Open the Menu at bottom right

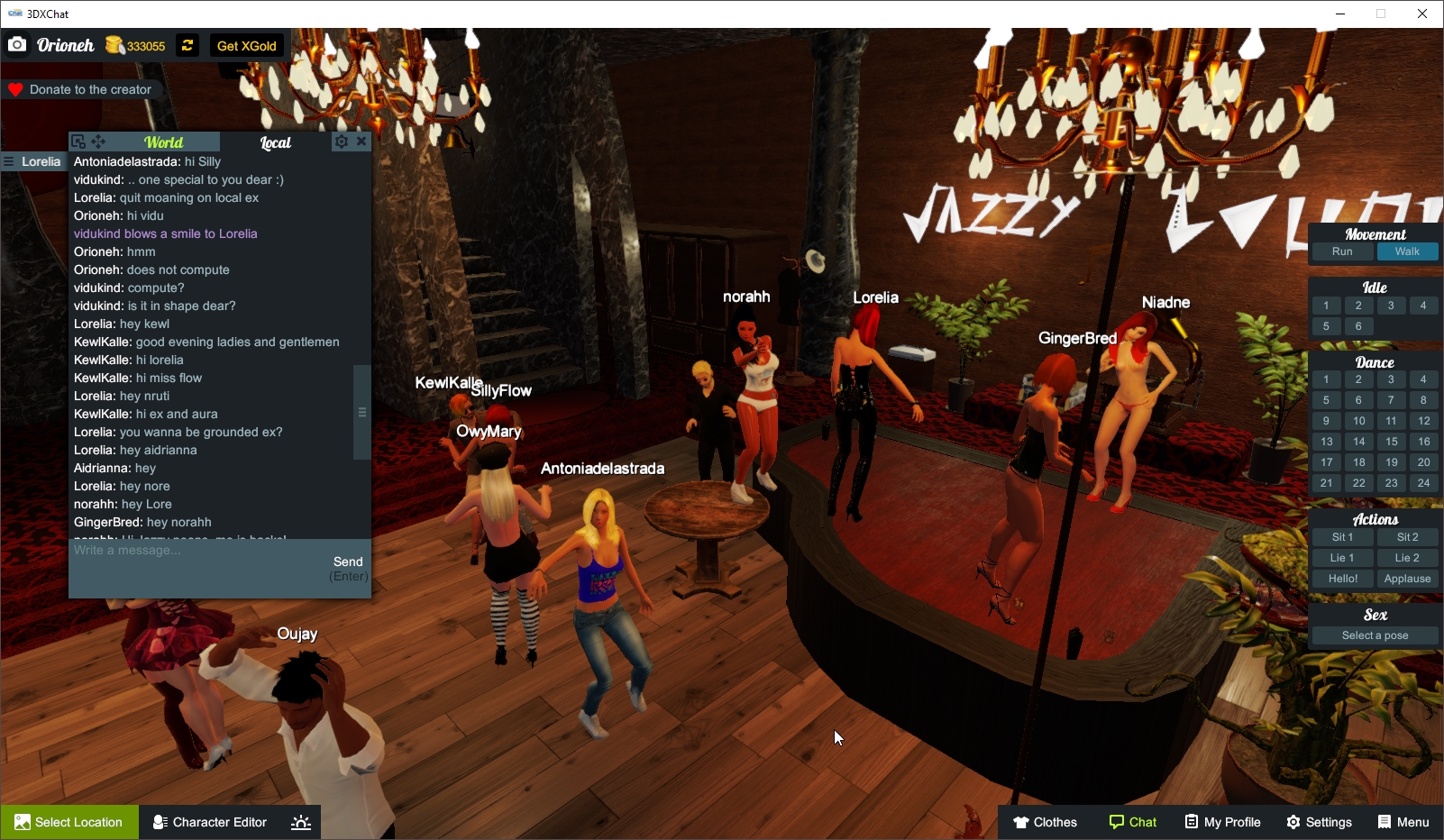1403,821
